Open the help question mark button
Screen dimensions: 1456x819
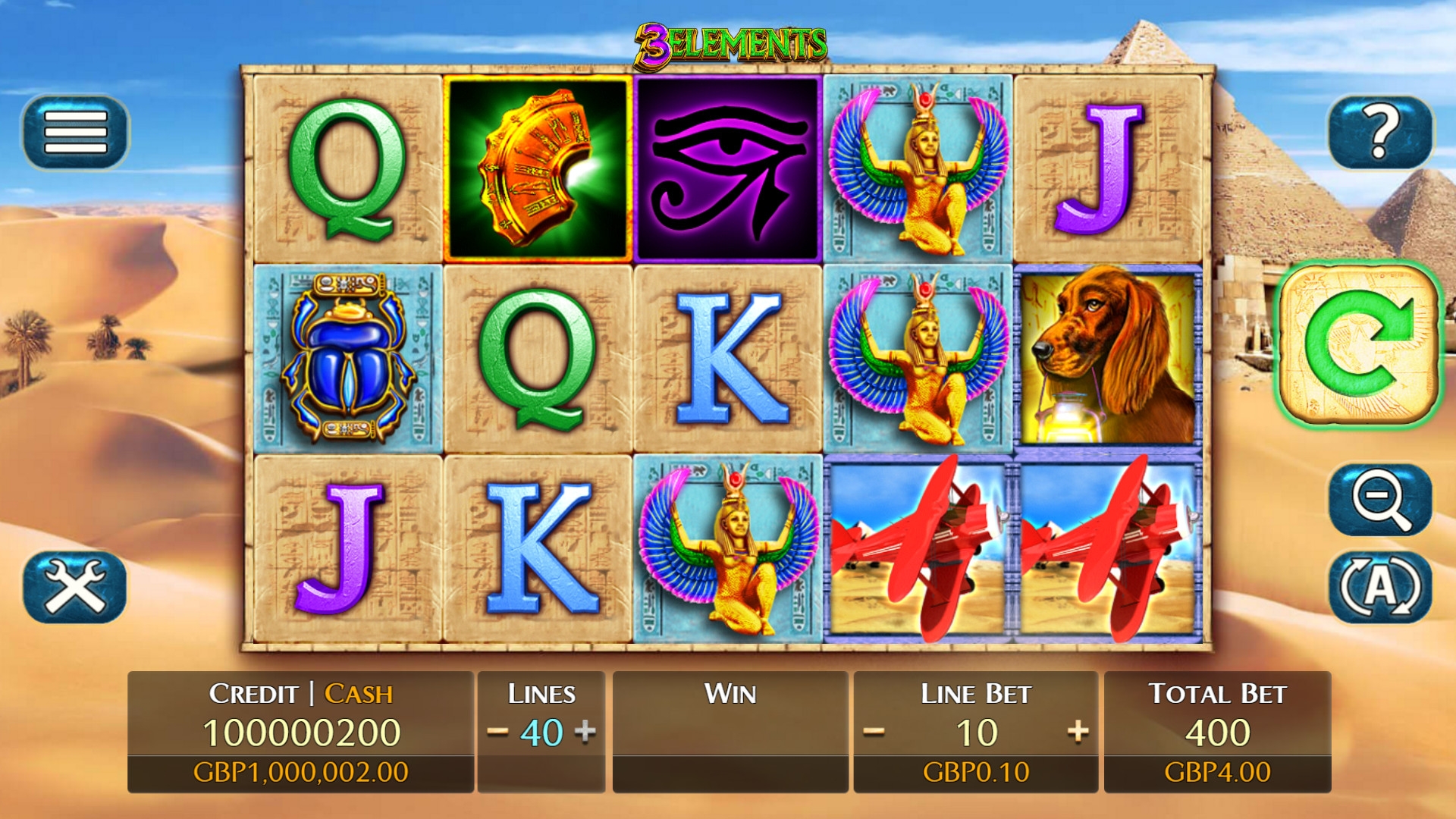point(1380,132)
